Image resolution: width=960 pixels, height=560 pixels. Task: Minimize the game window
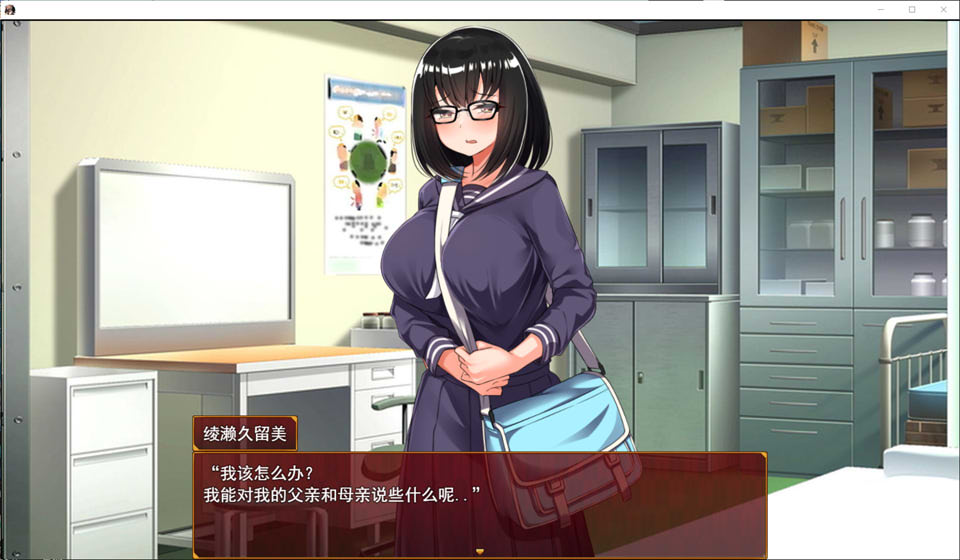(880, 9)
